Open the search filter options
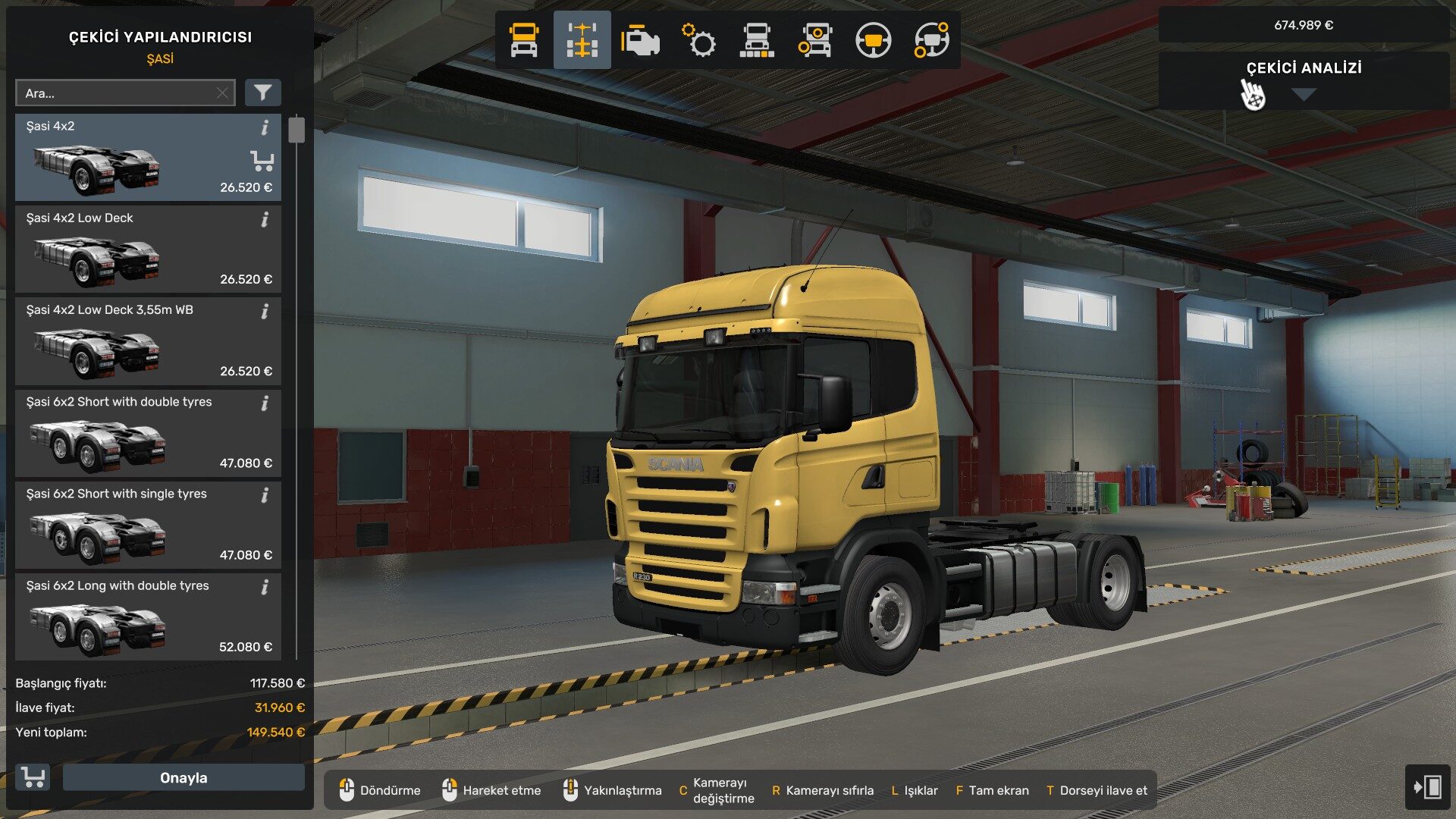Viewport: 1456px width, 819px height. point(262,93)
